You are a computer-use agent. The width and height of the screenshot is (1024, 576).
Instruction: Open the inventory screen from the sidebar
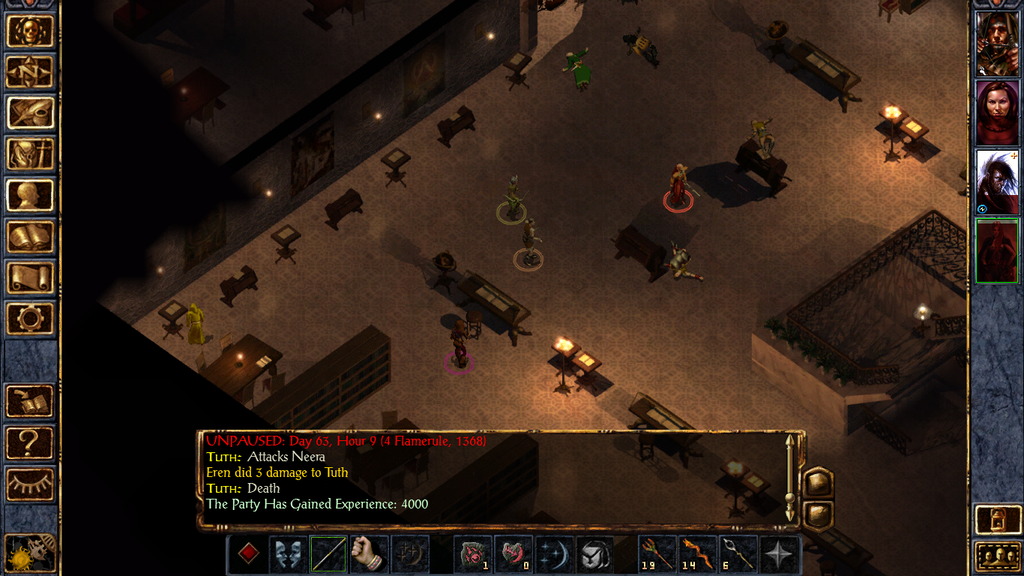30,153
